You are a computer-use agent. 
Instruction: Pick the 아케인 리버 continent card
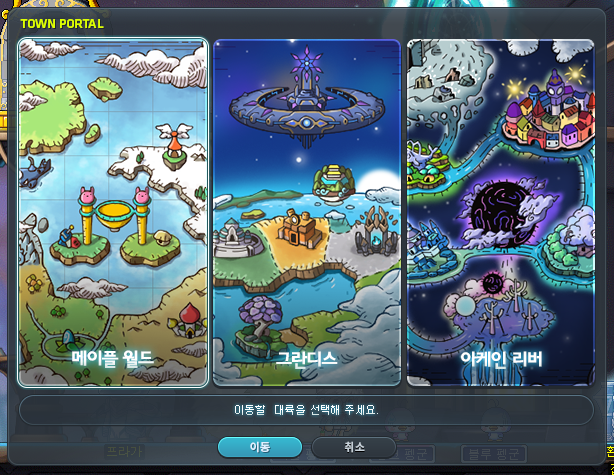point(501,212)
